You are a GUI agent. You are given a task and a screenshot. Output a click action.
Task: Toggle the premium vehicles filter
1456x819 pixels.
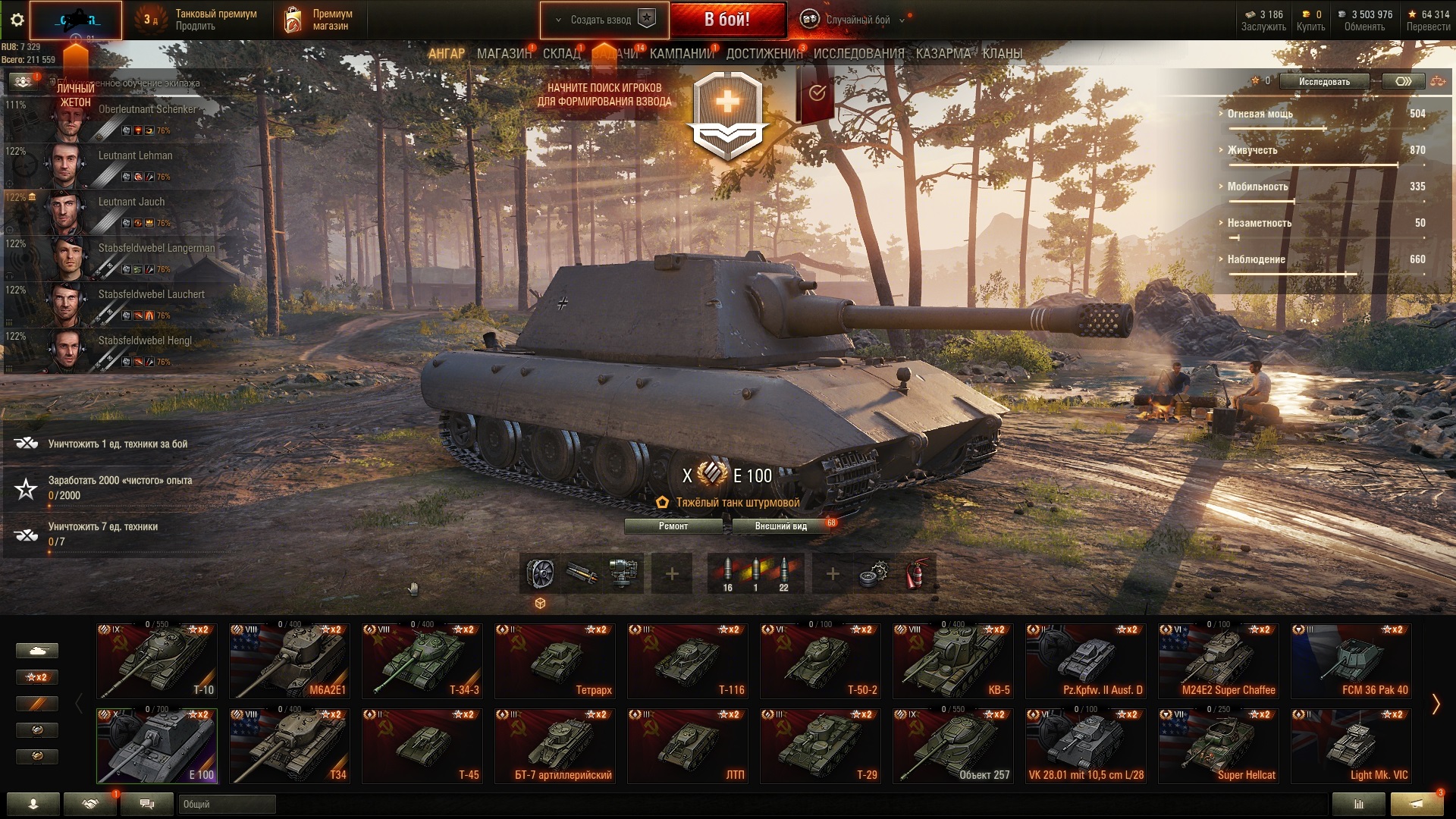point(36,704)
